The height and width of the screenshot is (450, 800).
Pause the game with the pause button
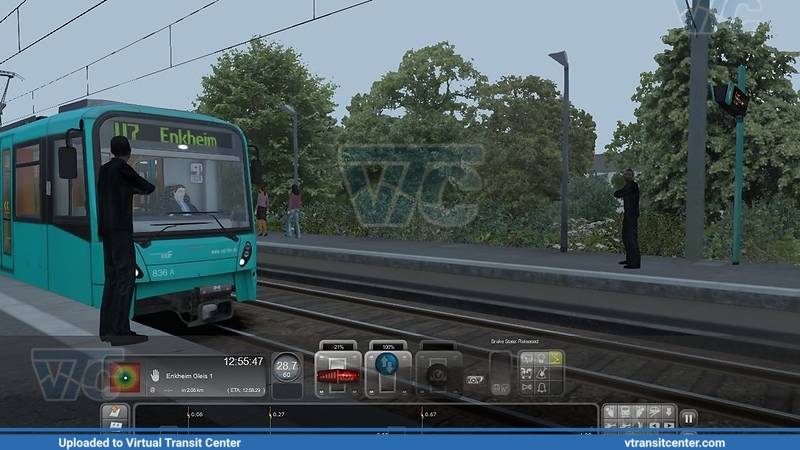[x=688, y=417]
